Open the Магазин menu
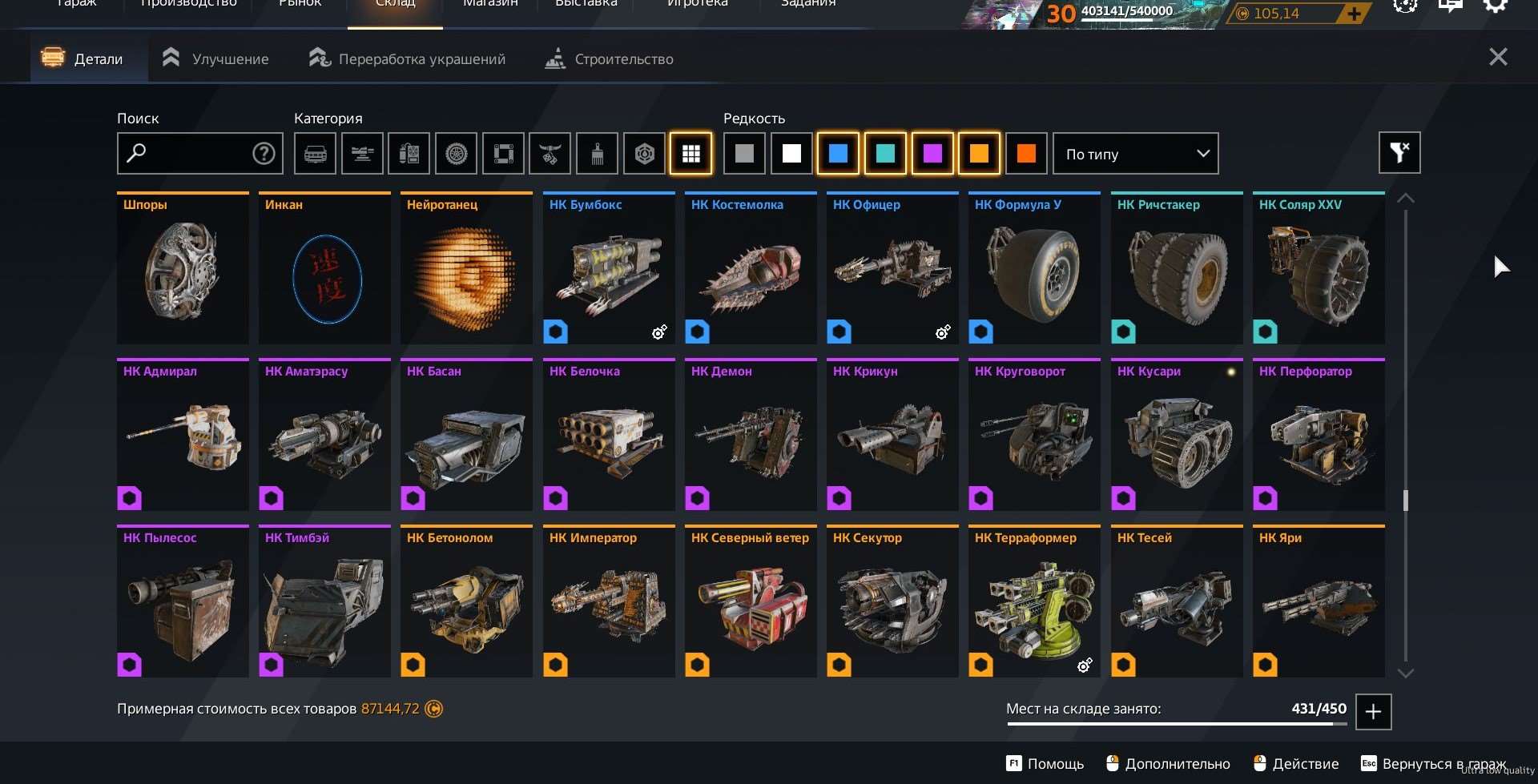 (x=490, y=4)
